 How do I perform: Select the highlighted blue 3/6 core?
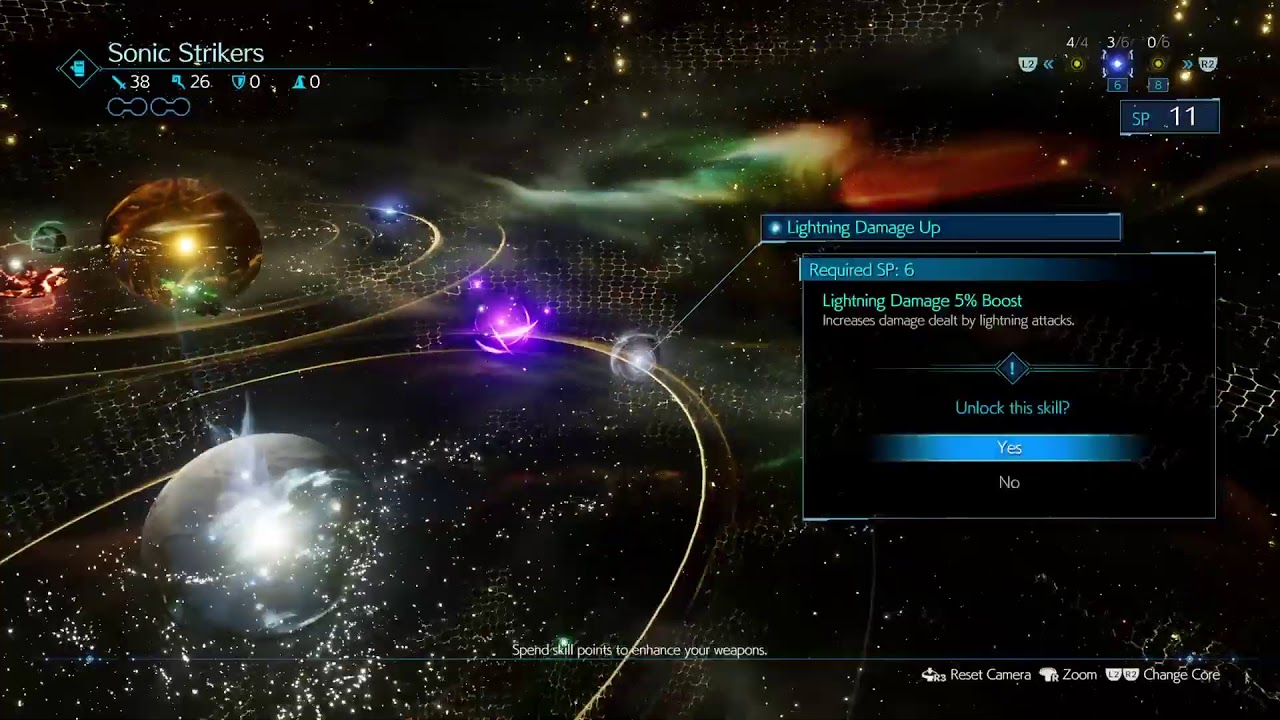pyautogui.click(x=1117, y=65)
